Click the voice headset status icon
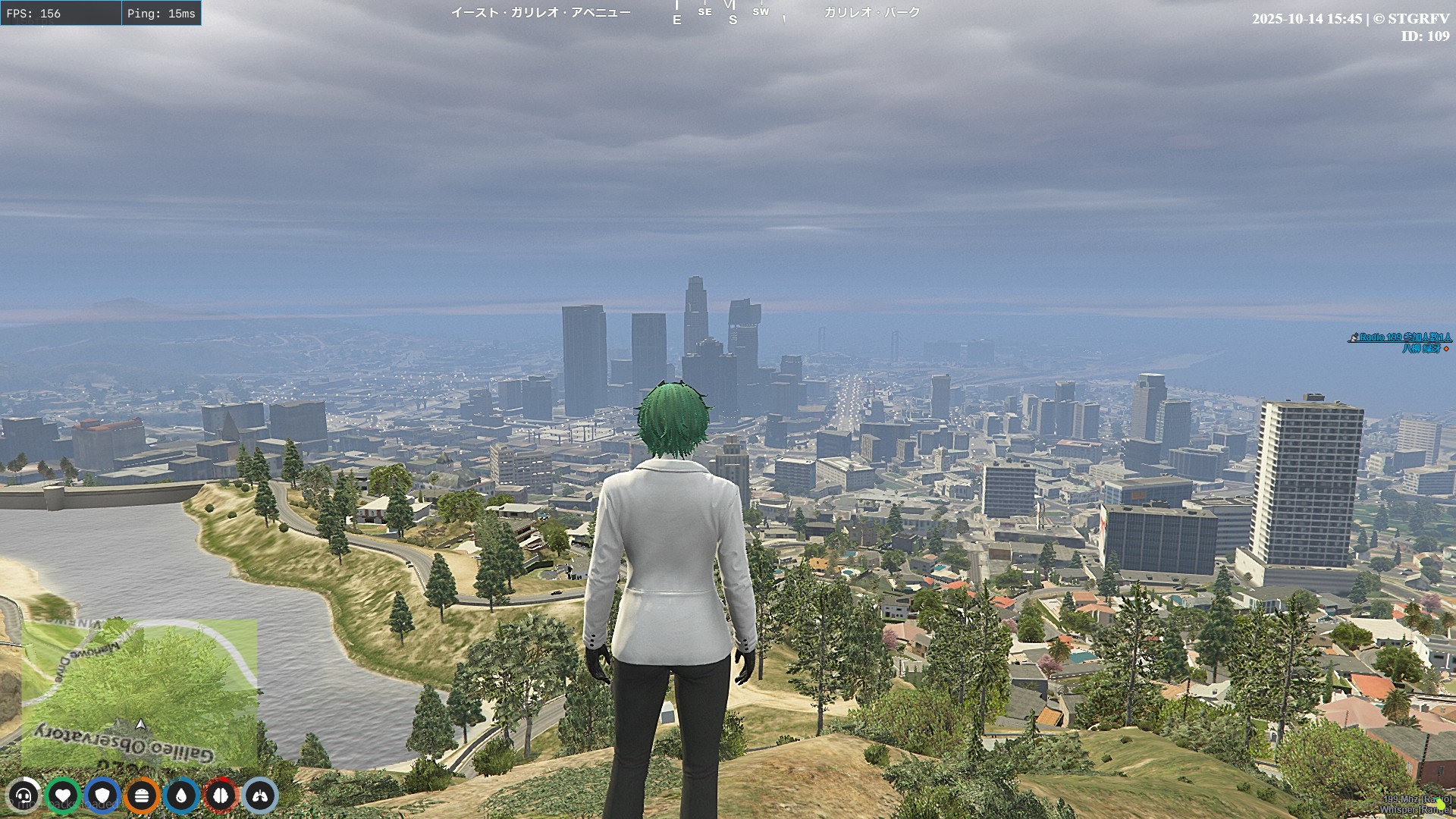 coord(24,795)
